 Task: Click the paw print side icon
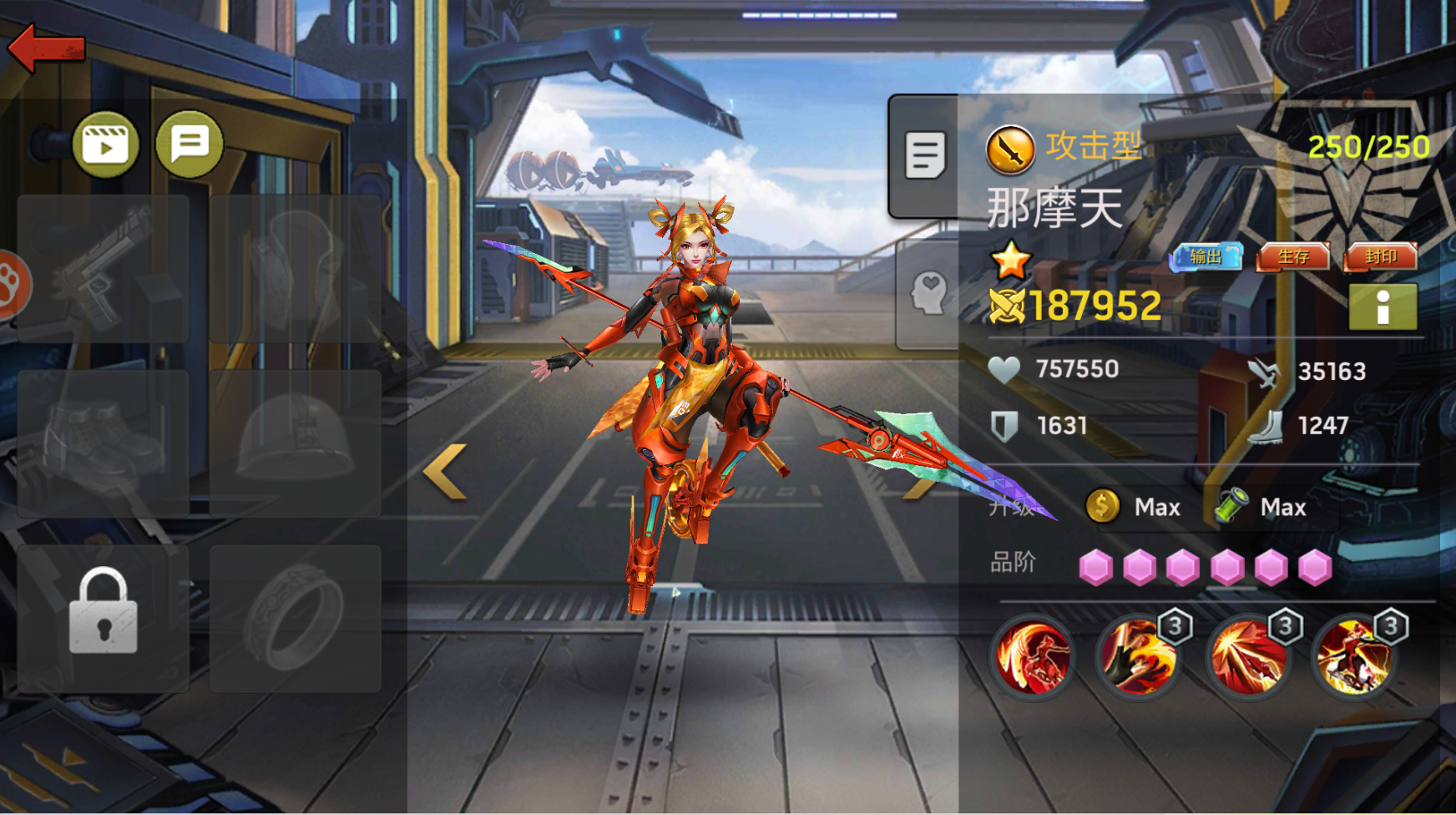pos(12,285)
